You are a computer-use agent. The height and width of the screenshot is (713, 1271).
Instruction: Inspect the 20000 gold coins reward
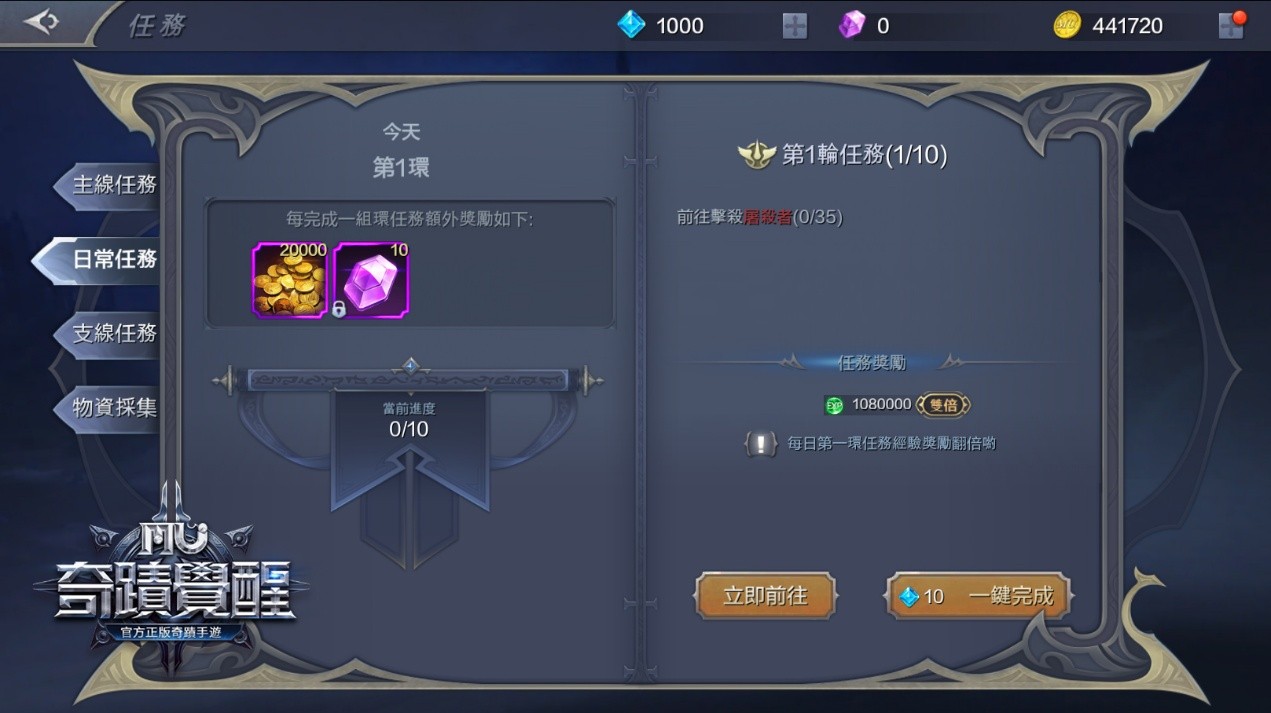290,280
